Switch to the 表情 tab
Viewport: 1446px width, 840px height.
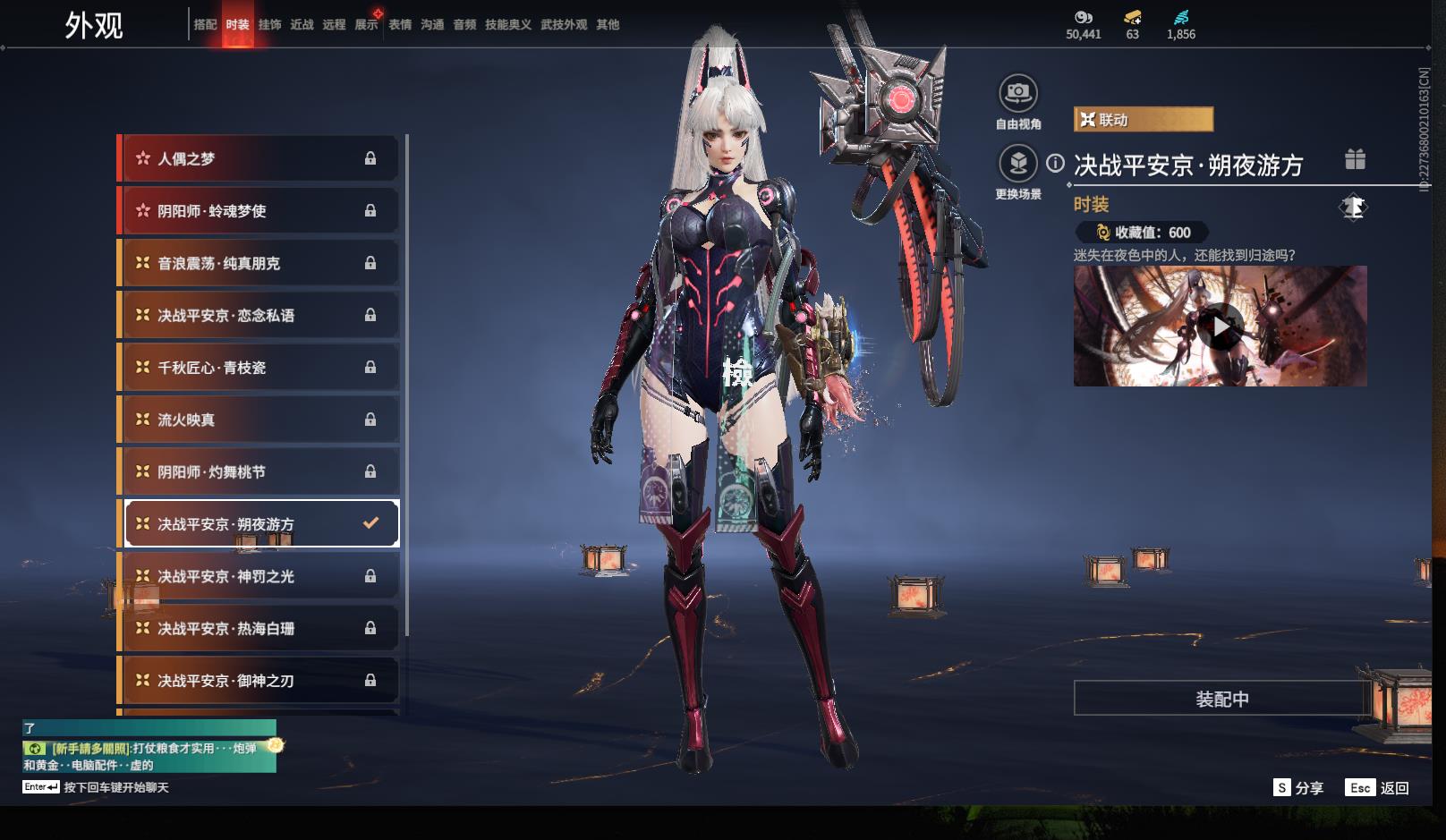coord(400,25)
